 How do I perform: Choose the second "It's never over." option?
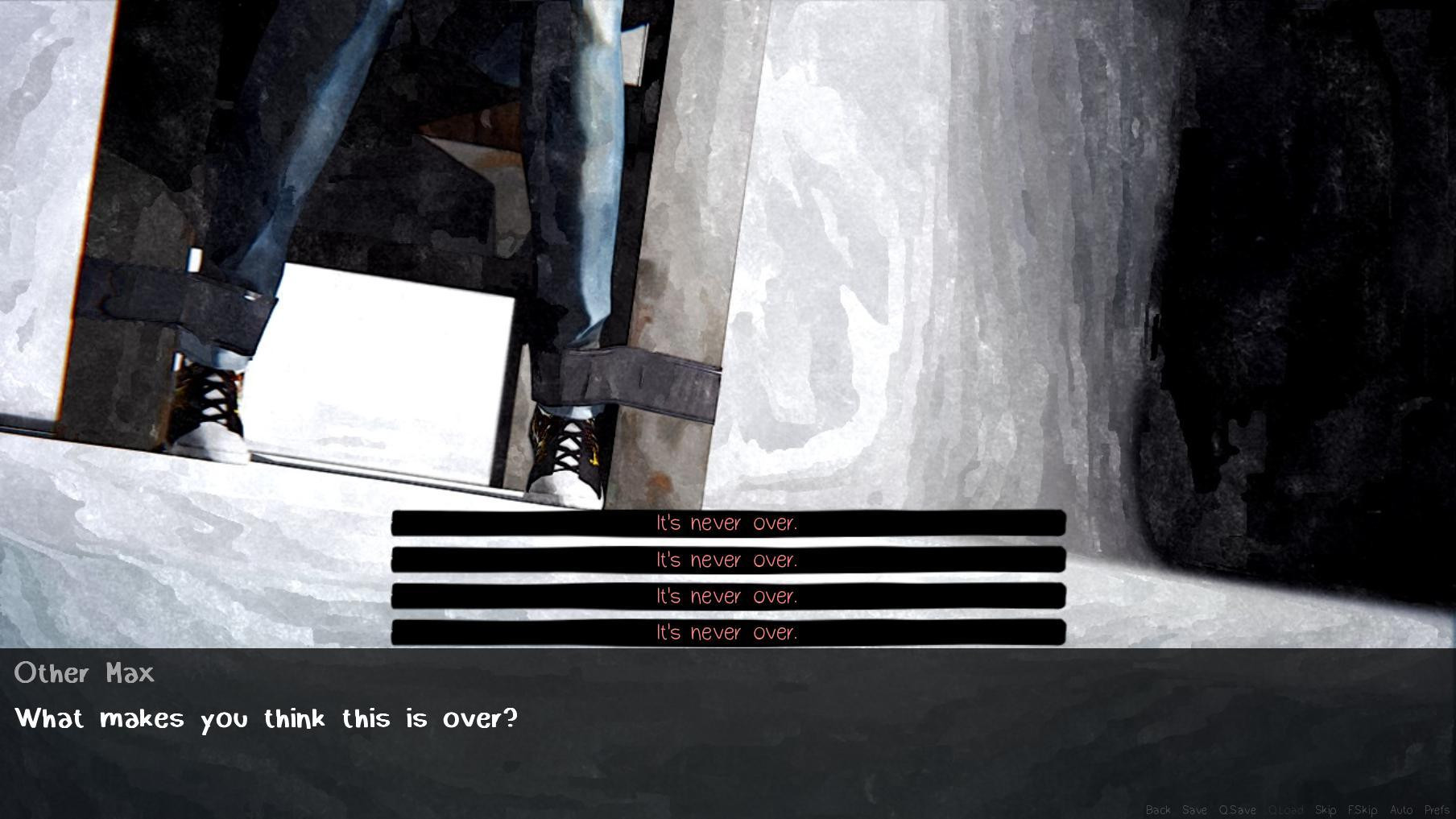point(727,559)
